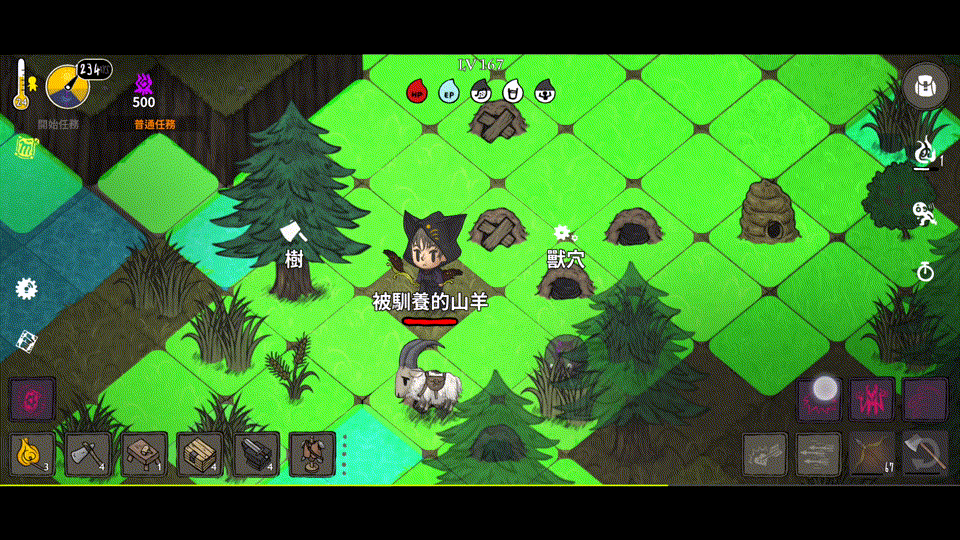Activate the pink rune skill above the hotbar

tap(32, 400)
